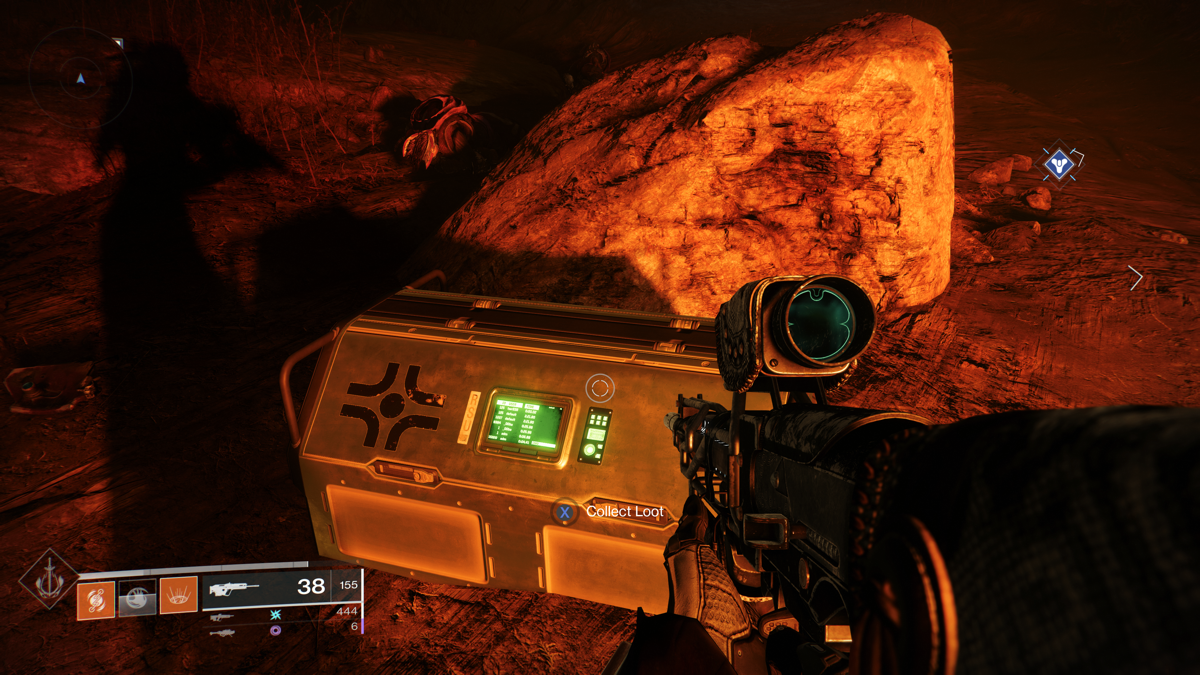Image resolution: width=1200 pixels, height=675 pixels.
Task: Click the Collect Loot prompt label
Action: click(x=625, y=512)
